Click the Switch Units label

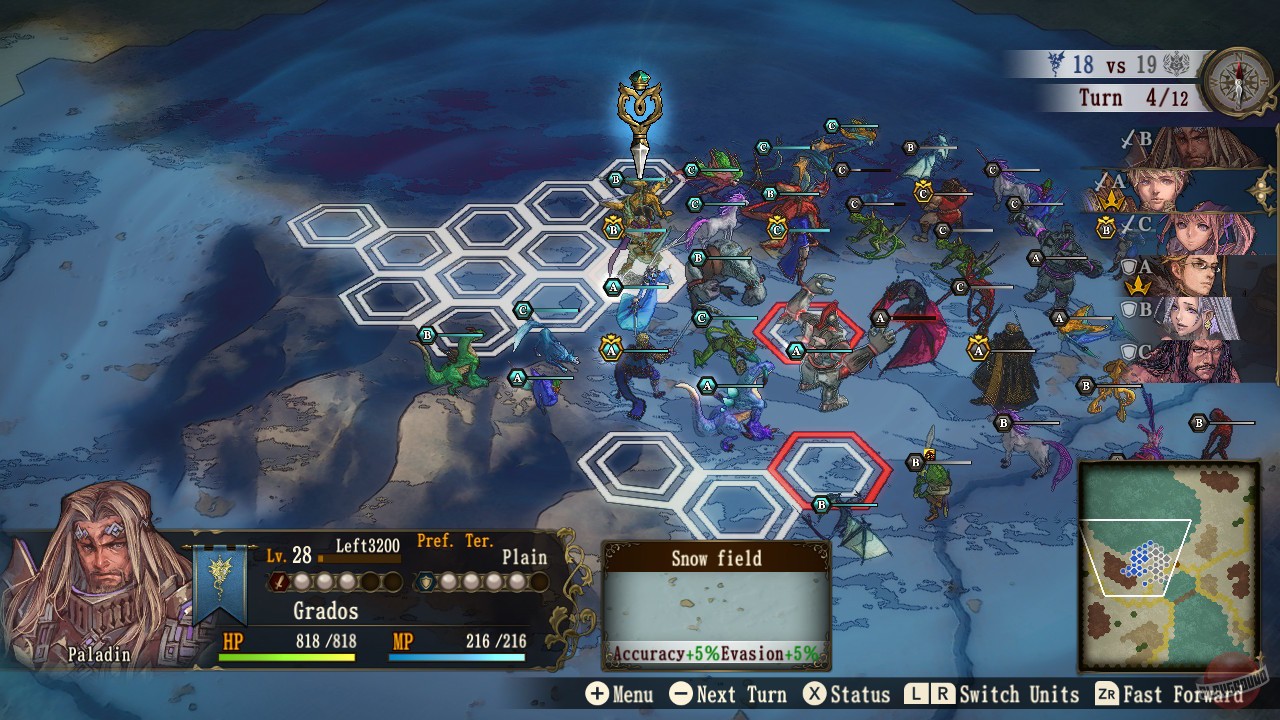tap(1017, 694)
